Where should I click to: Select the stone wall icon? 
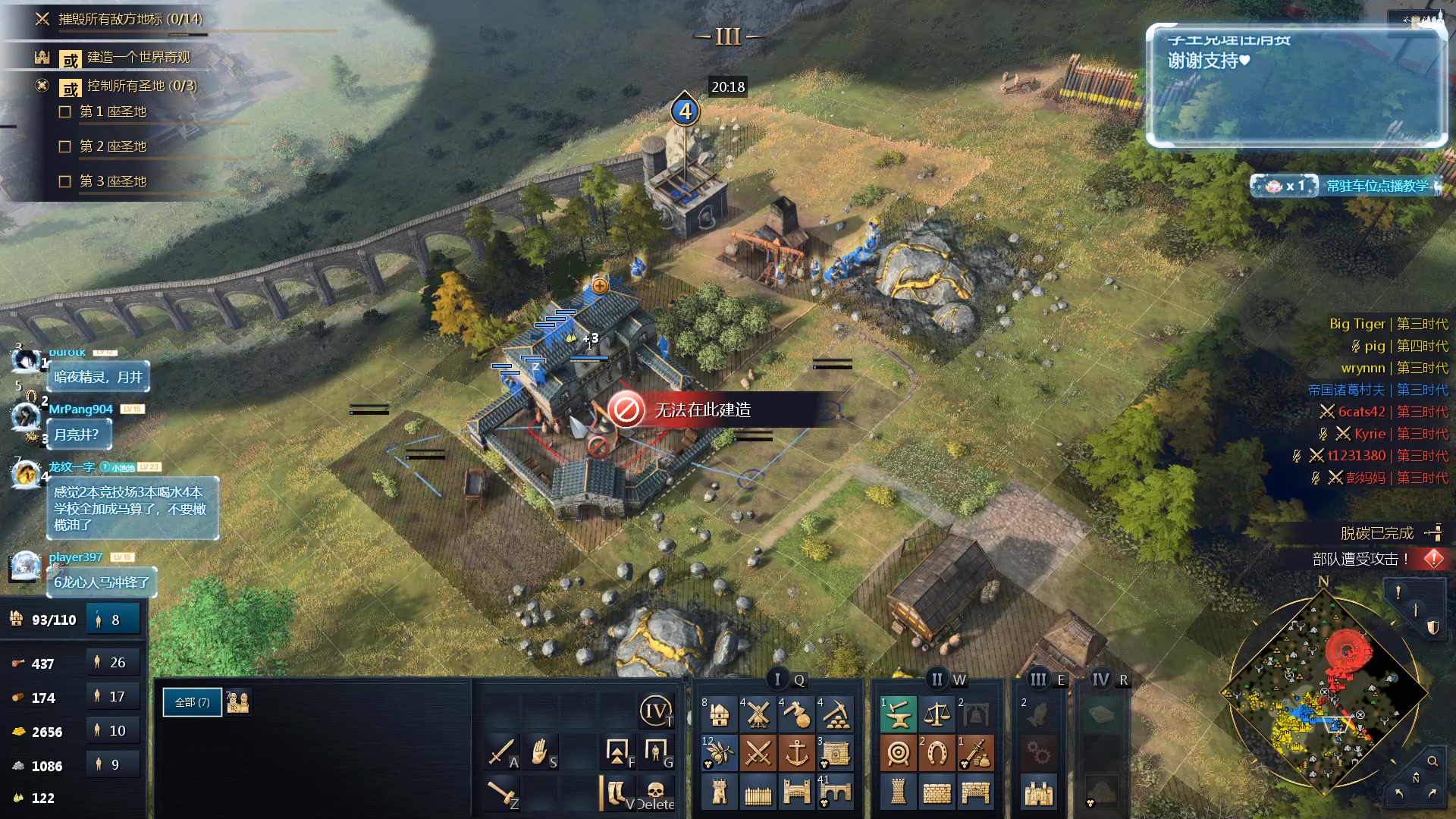coord(937,793)
